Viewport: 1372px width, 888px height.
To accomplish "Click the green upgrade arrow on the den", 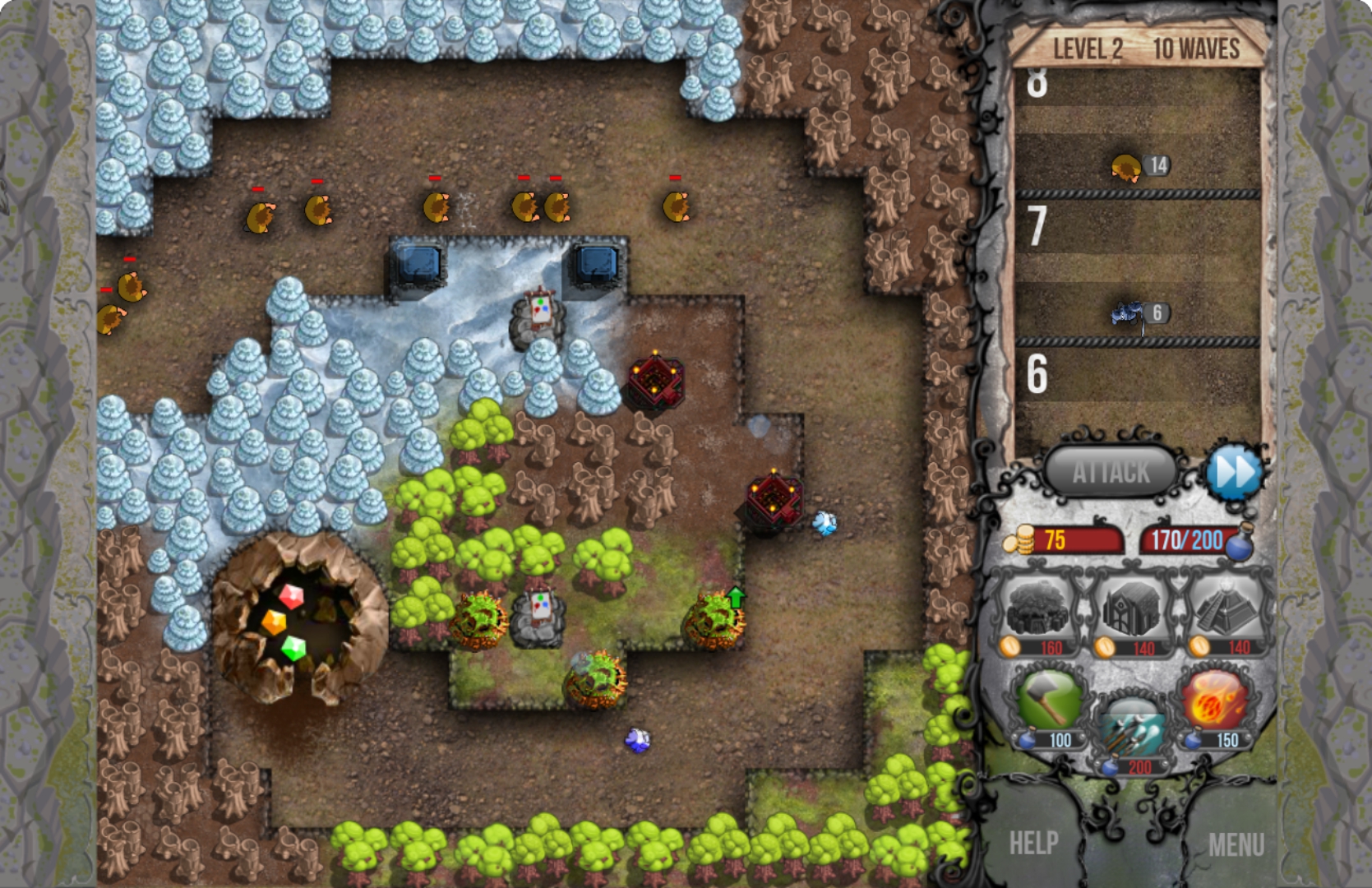I will (x=736, y=597).
